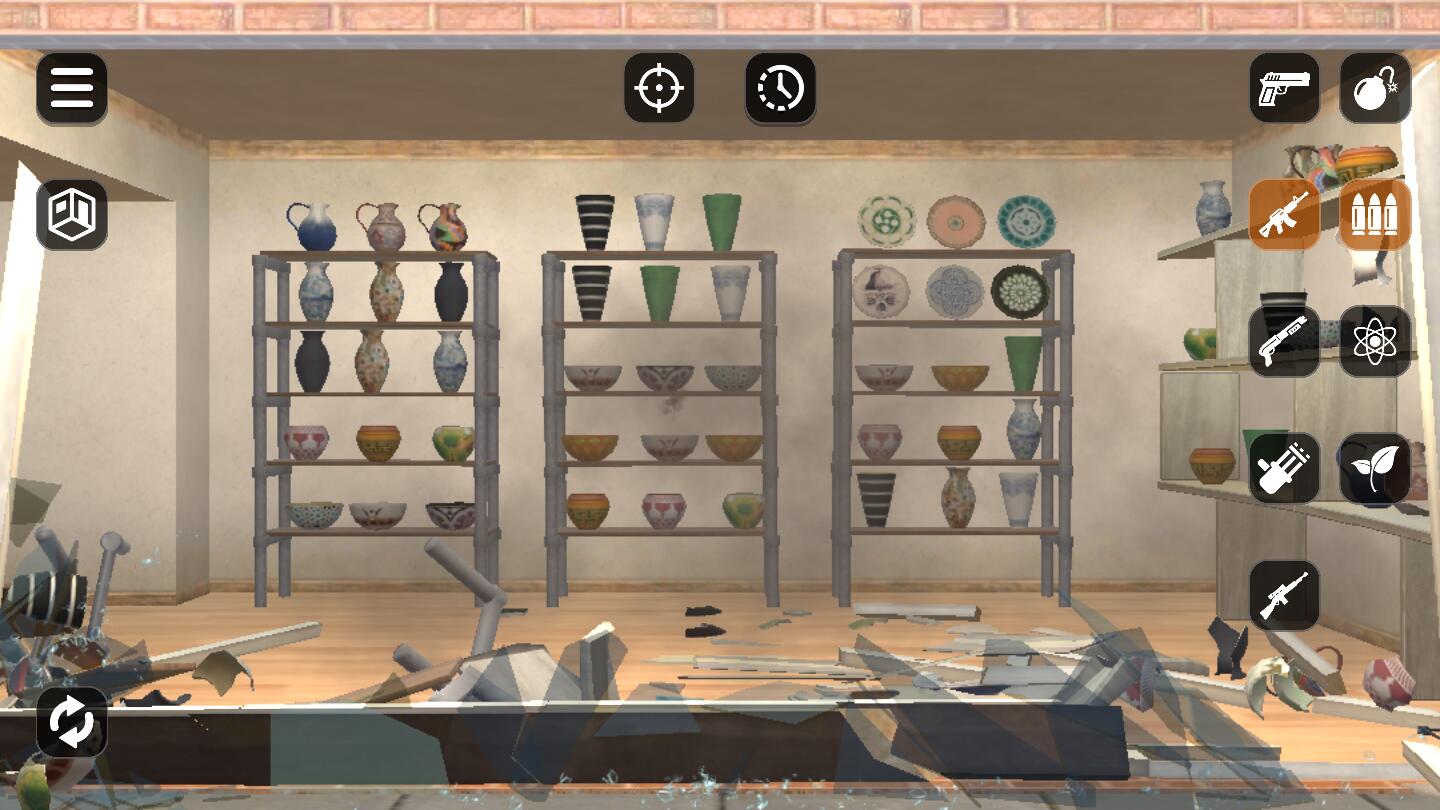Select the assault rifle weapon
This screenshot has width=1440, height=810.
point(1284,214)
